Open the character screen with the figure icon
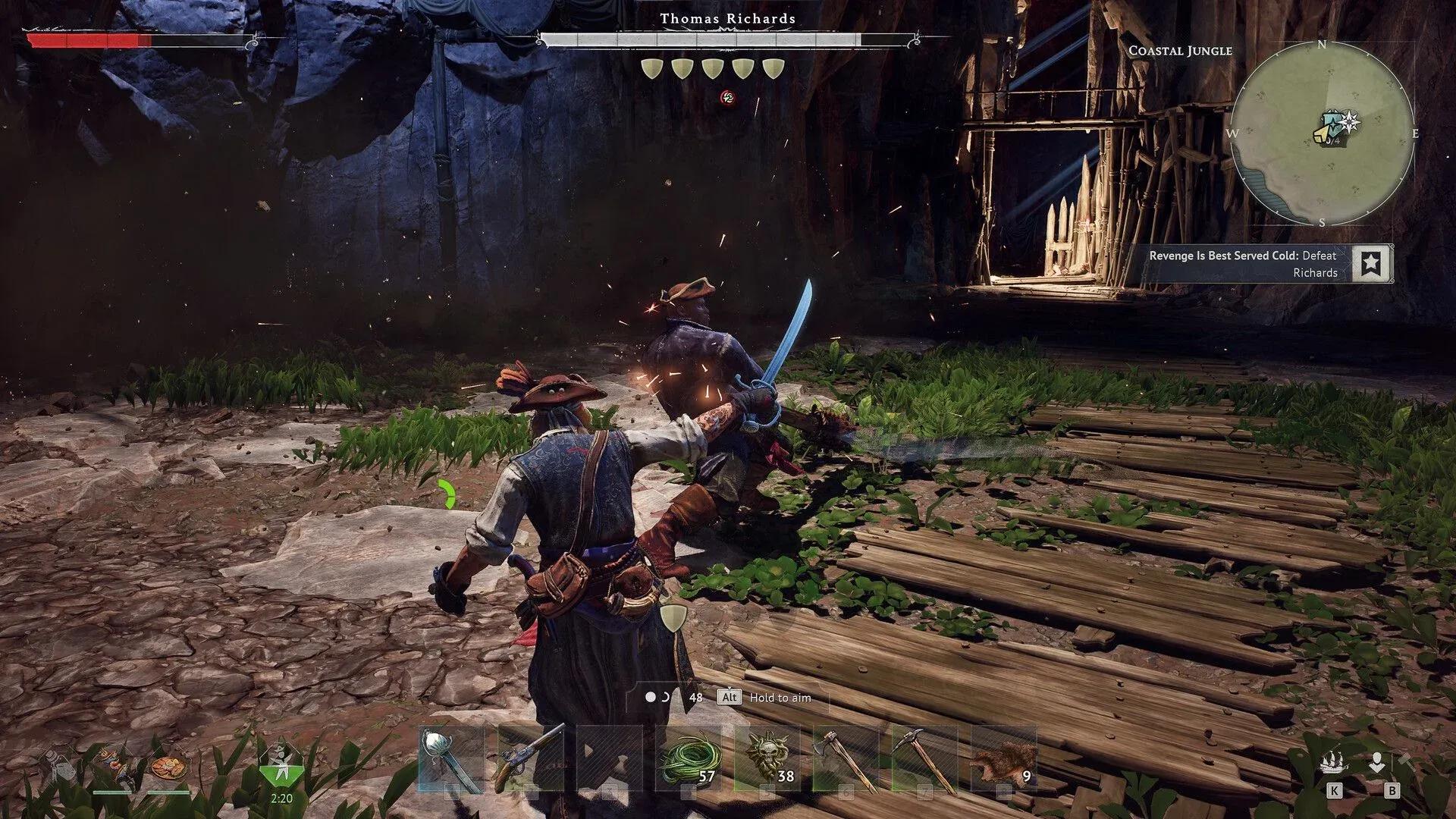This screenshot has width=1456, height=819. [x=1376, y=762]
